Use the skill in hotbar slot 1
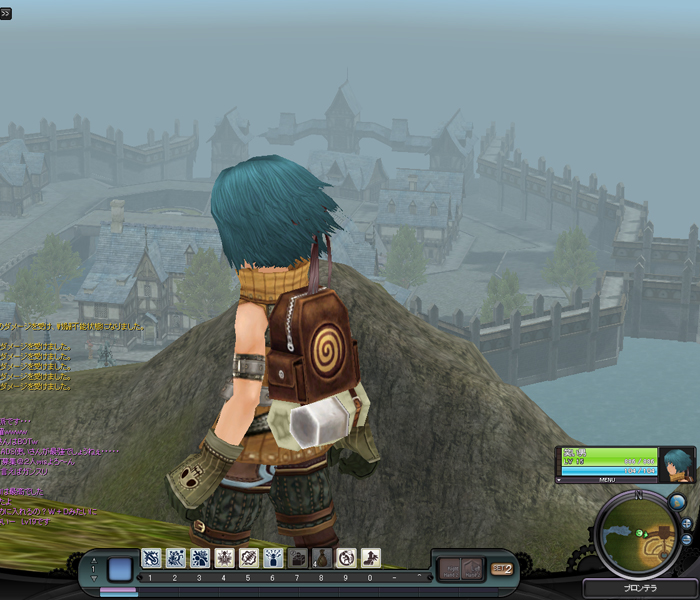Image resolution: width=700 pixels, height=600 pixels. 151,558
